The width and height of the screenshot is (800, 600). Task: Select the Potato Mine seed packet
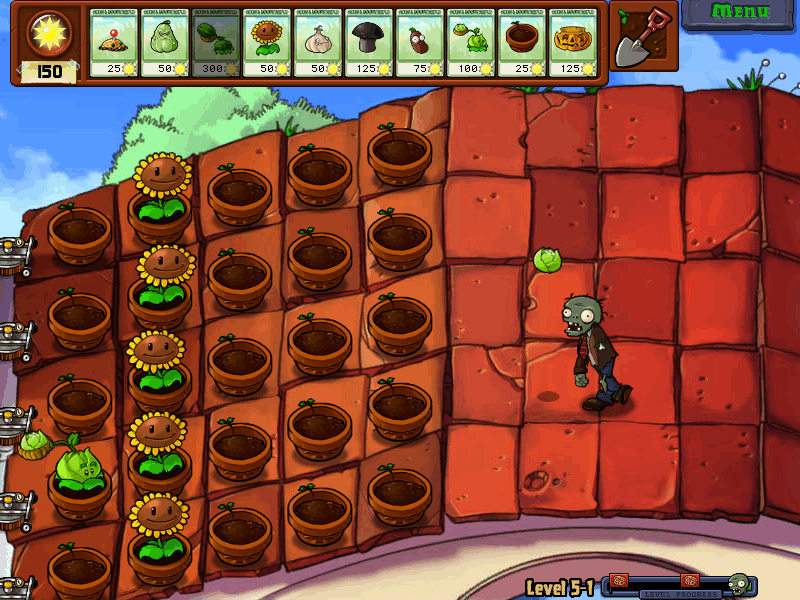(114, 44)
